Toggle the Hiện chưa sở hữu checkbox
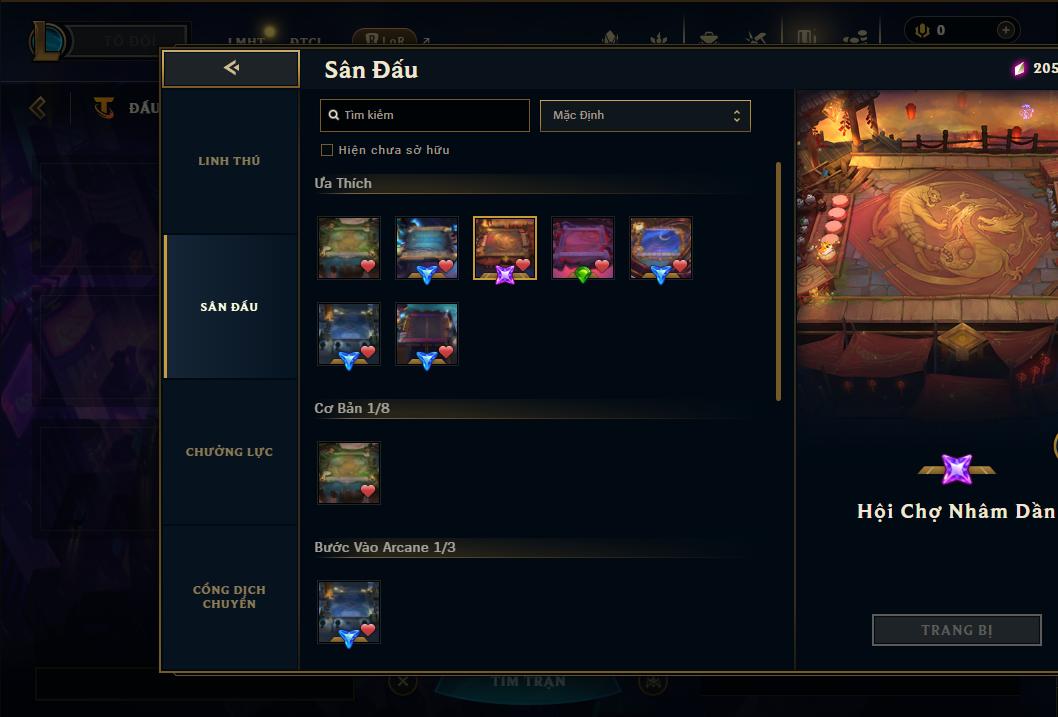 (x=327, y=150)
